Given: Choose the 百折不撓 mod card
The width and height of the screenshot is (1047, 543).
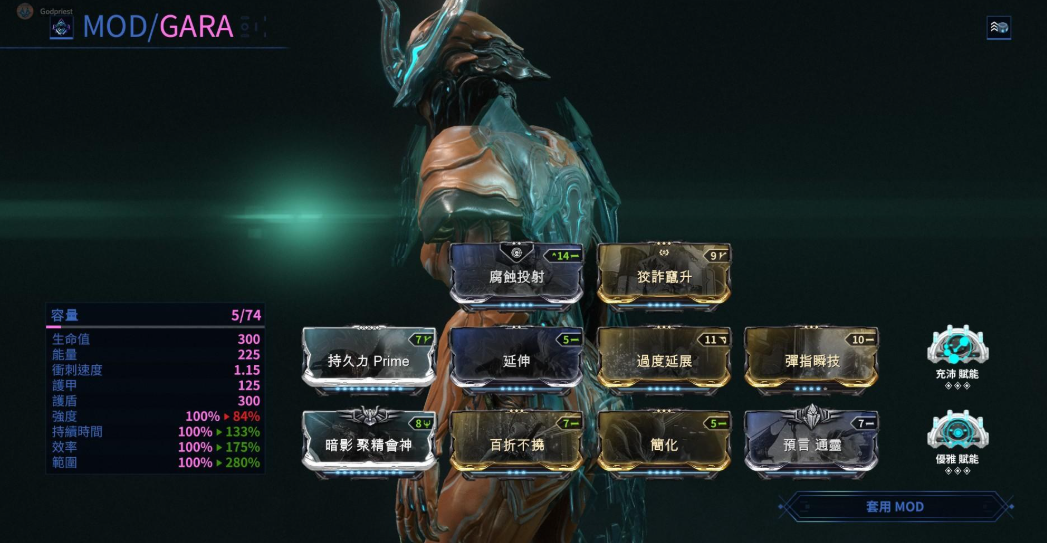Looking at the screenshot, I should pos(516,443).
